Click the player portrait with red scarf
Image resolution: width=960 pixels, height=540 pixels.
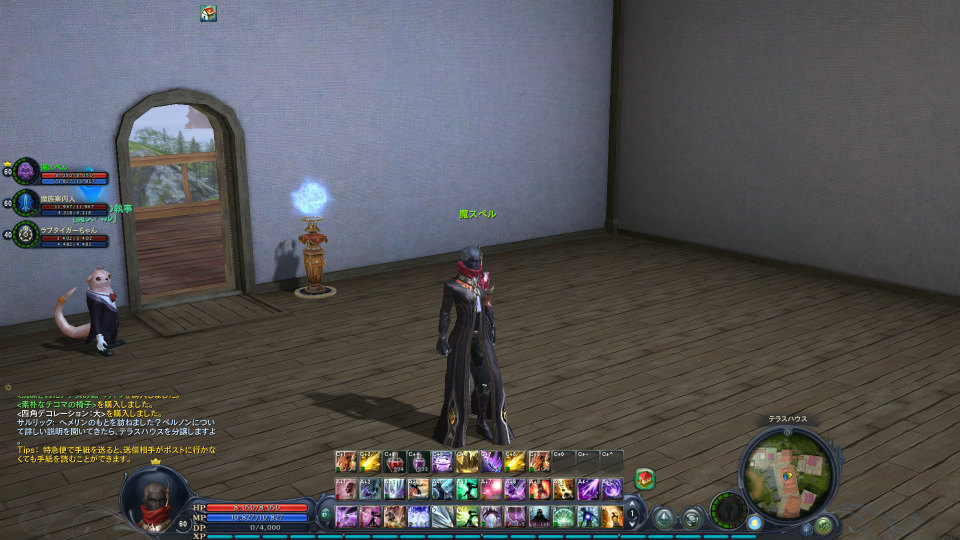pos(153,497)
